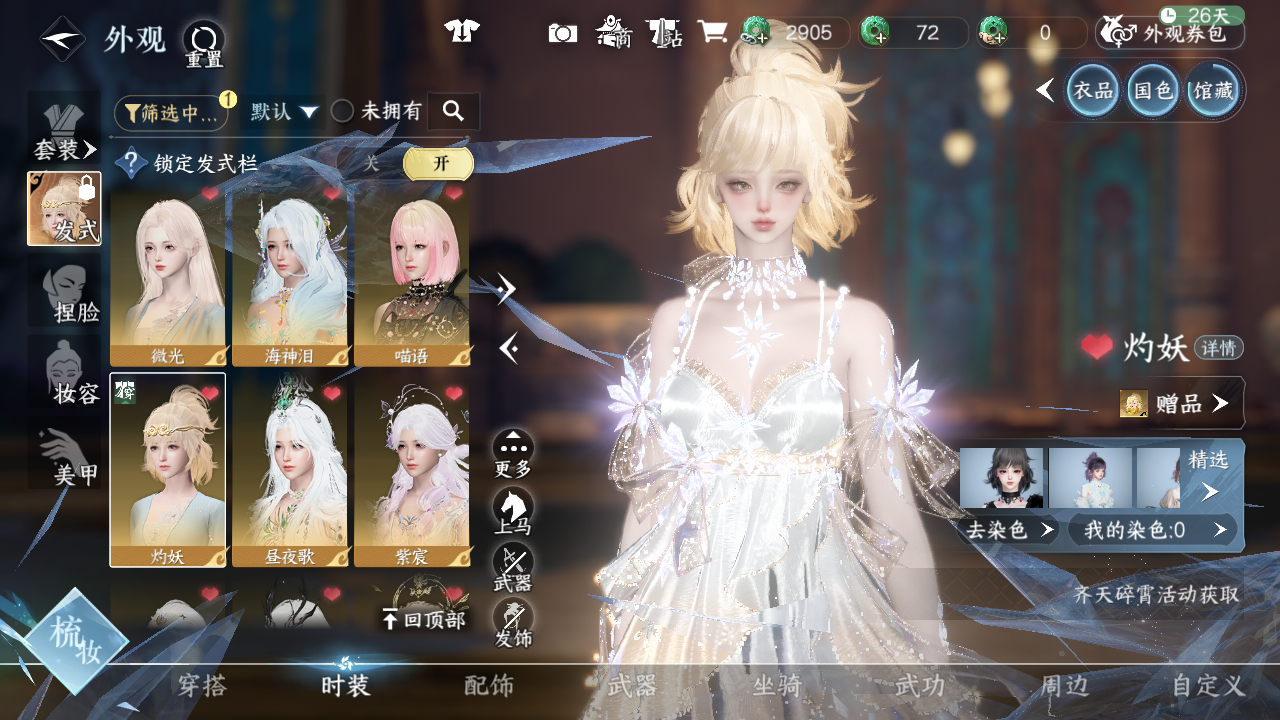The width and height of the screenshot is (1280, 720).
Task: Open the 配饰 accessories tab
Action: point(489,686)
